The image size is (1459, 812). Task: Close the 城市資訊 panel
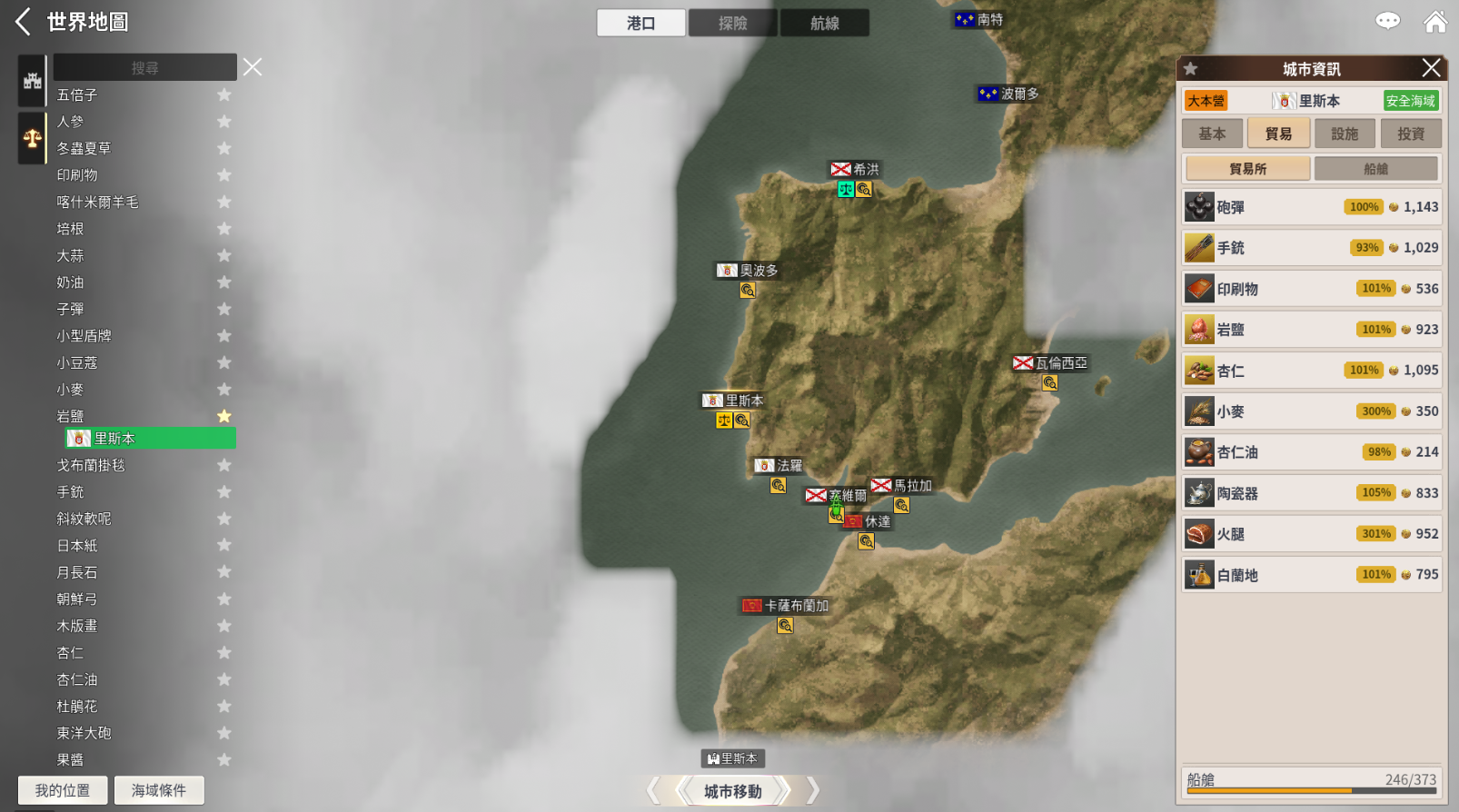coord(1431,68)
